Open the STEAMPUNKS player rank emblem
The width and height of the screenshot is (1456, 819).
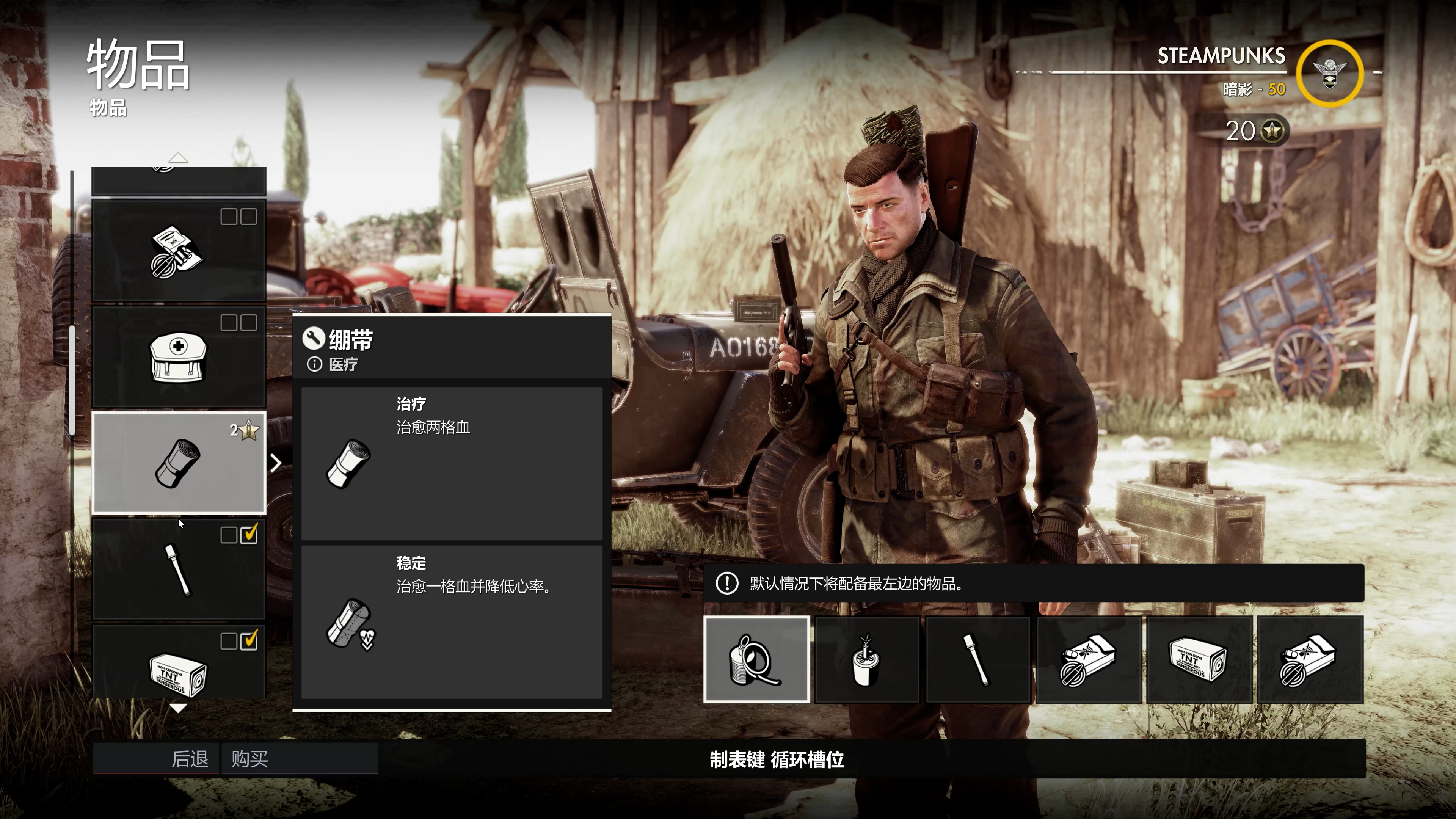[x=1329, y=74]
